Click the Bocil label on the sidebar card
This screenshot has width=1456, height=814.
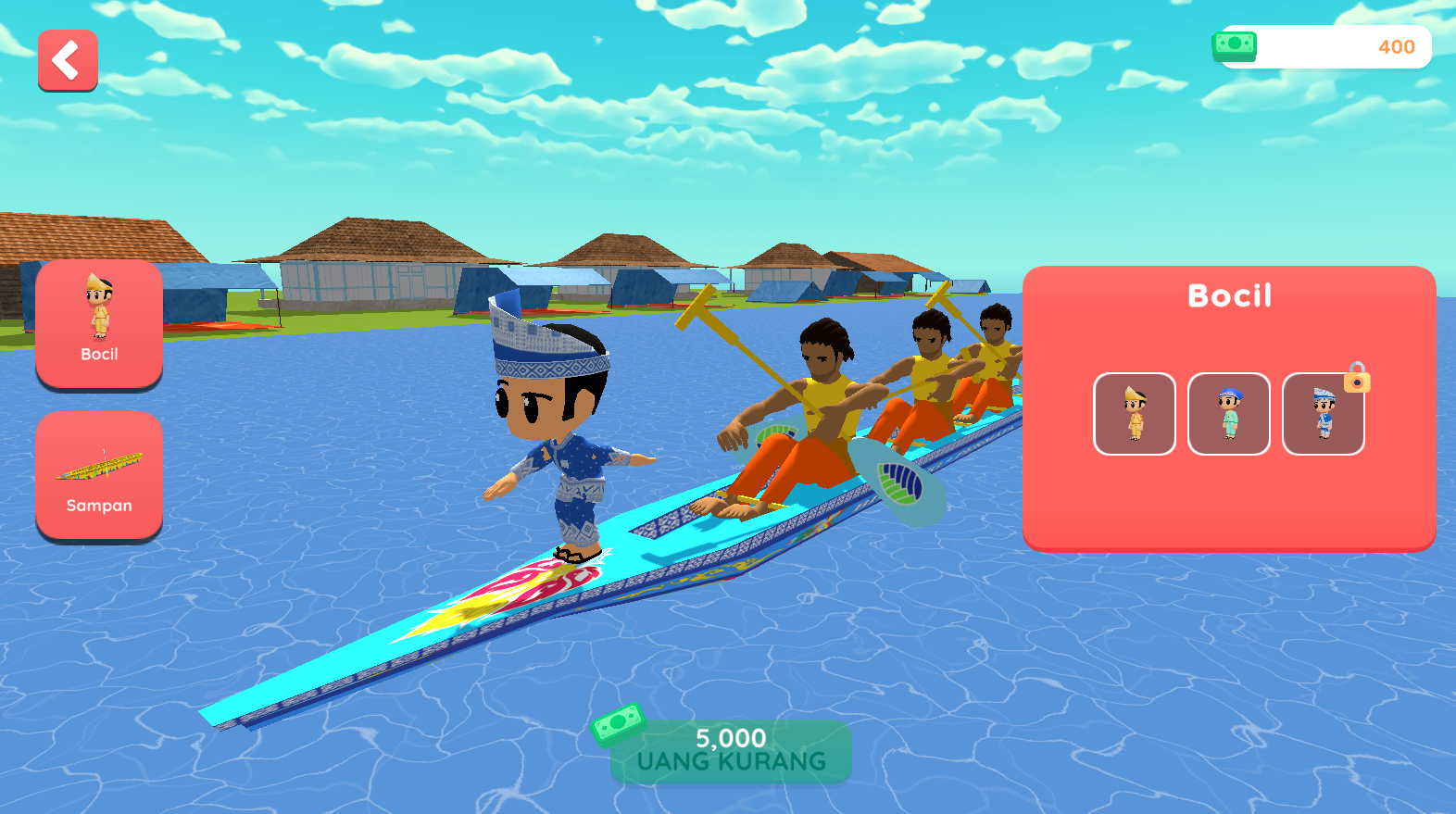[98, 354]
